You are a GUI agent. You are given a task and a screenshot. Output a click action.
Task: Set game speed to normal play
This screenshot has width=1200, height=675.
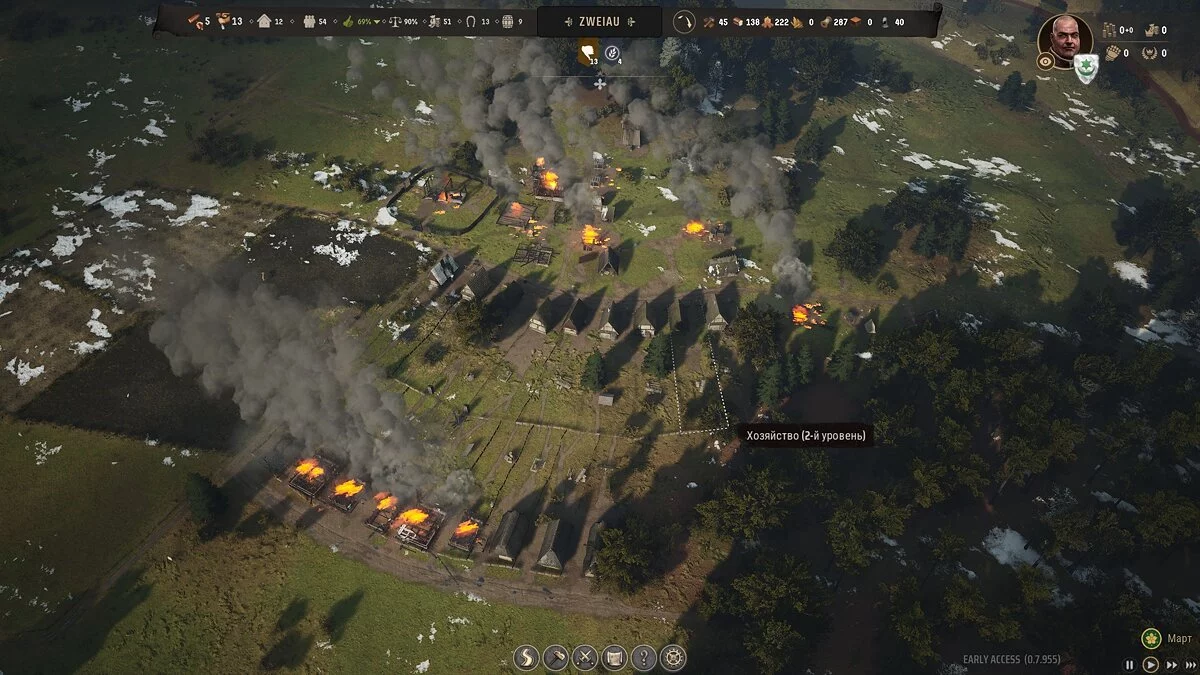click(x=1150, y=664)
